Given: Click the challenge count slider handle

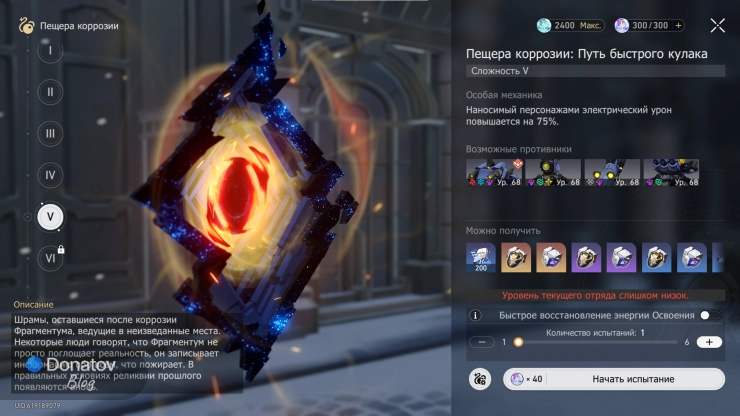Looking at the screenshot, I should (x=518, y=342).
